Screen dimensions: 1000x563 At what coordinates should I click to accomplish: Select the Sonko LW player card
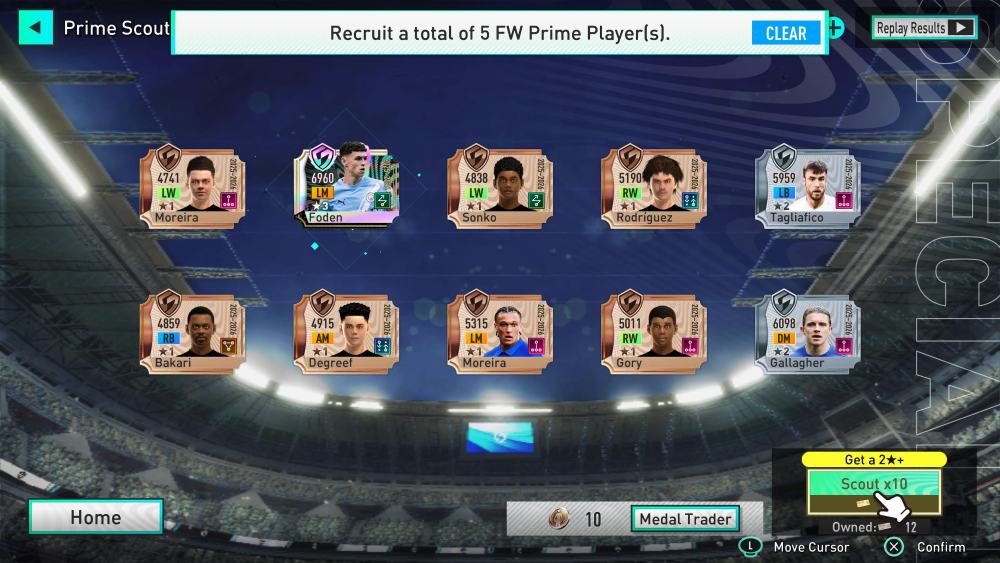coord(499,187)
